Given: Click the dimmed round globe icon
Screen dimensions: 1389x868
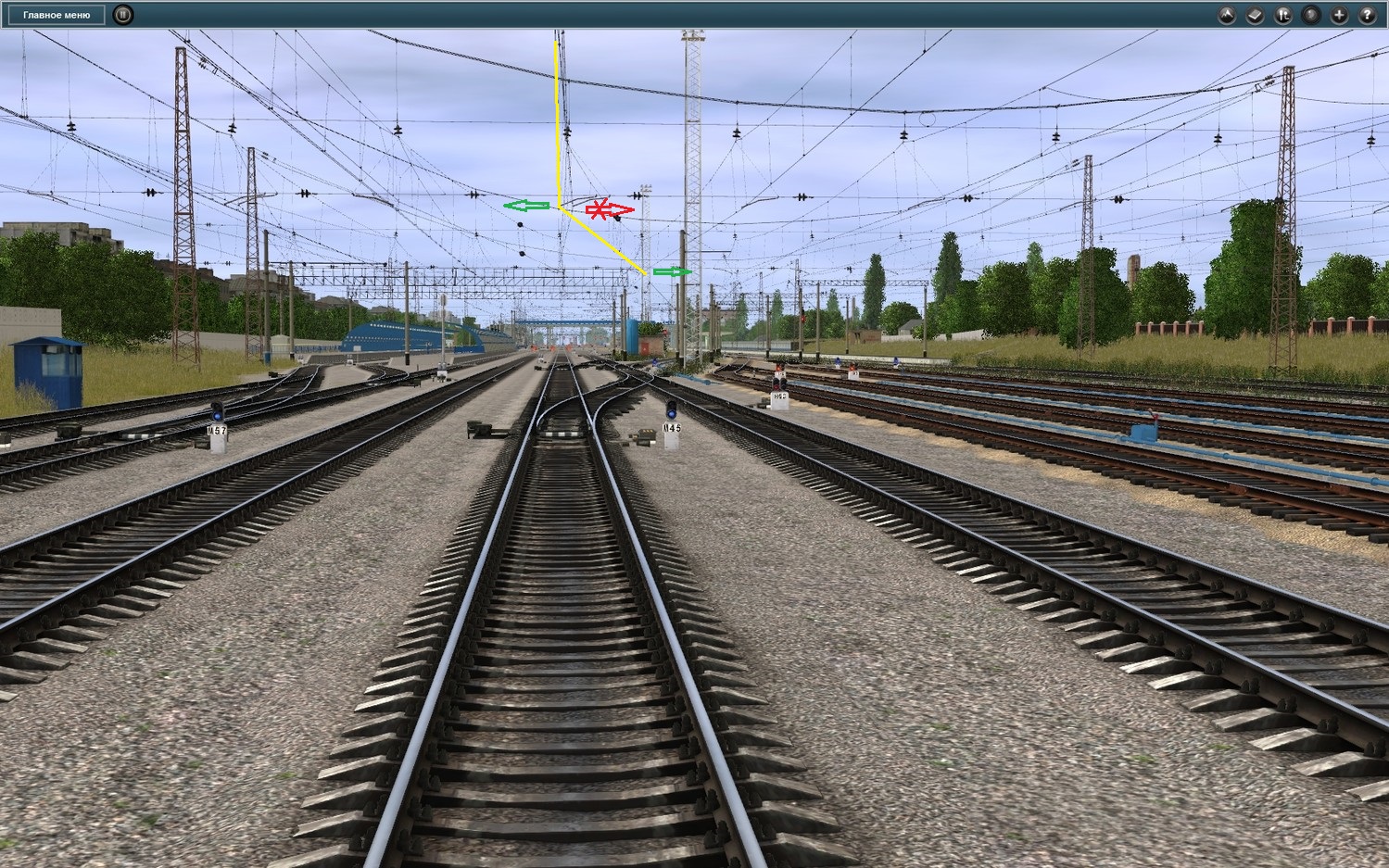Looking at the screenshot, I should 1310,15.
